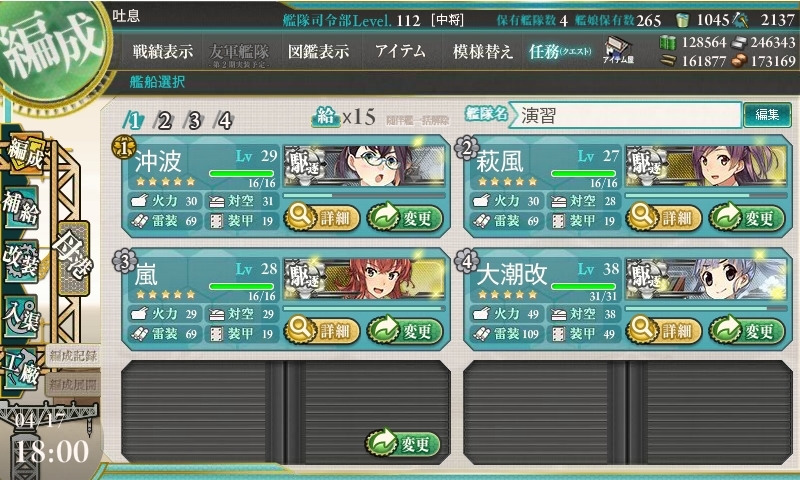
Task: Open the アイテム item menu
Action: coord(400,52)
